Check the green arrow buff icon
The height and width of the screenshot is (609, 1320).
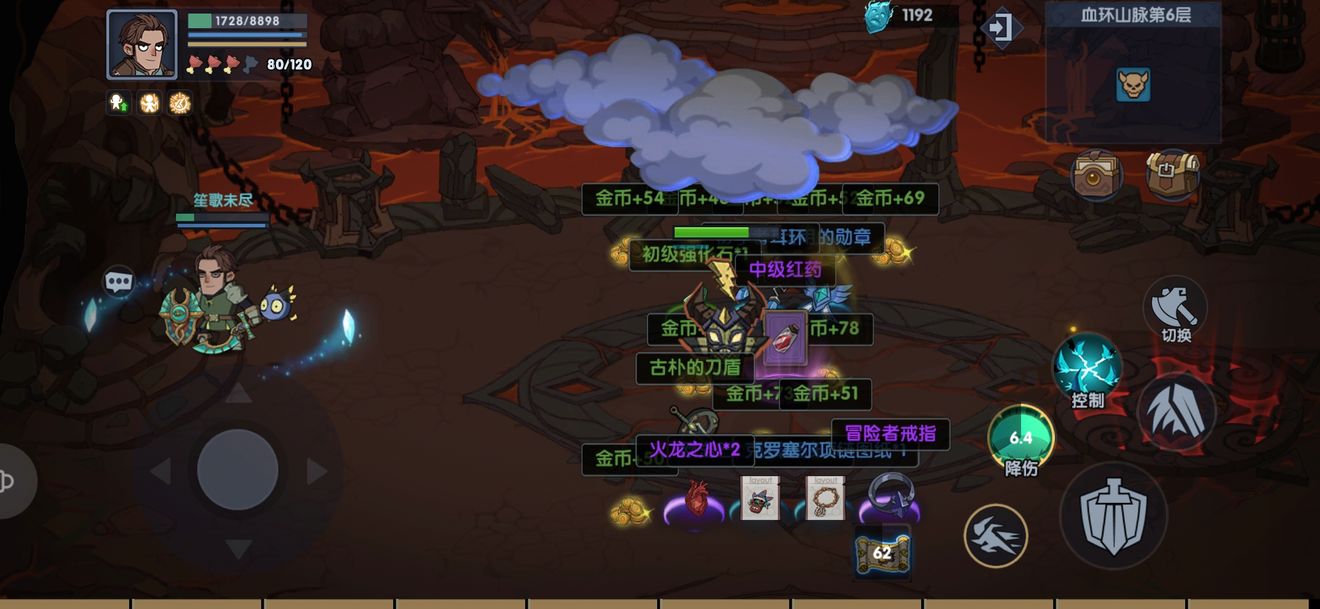119,103
